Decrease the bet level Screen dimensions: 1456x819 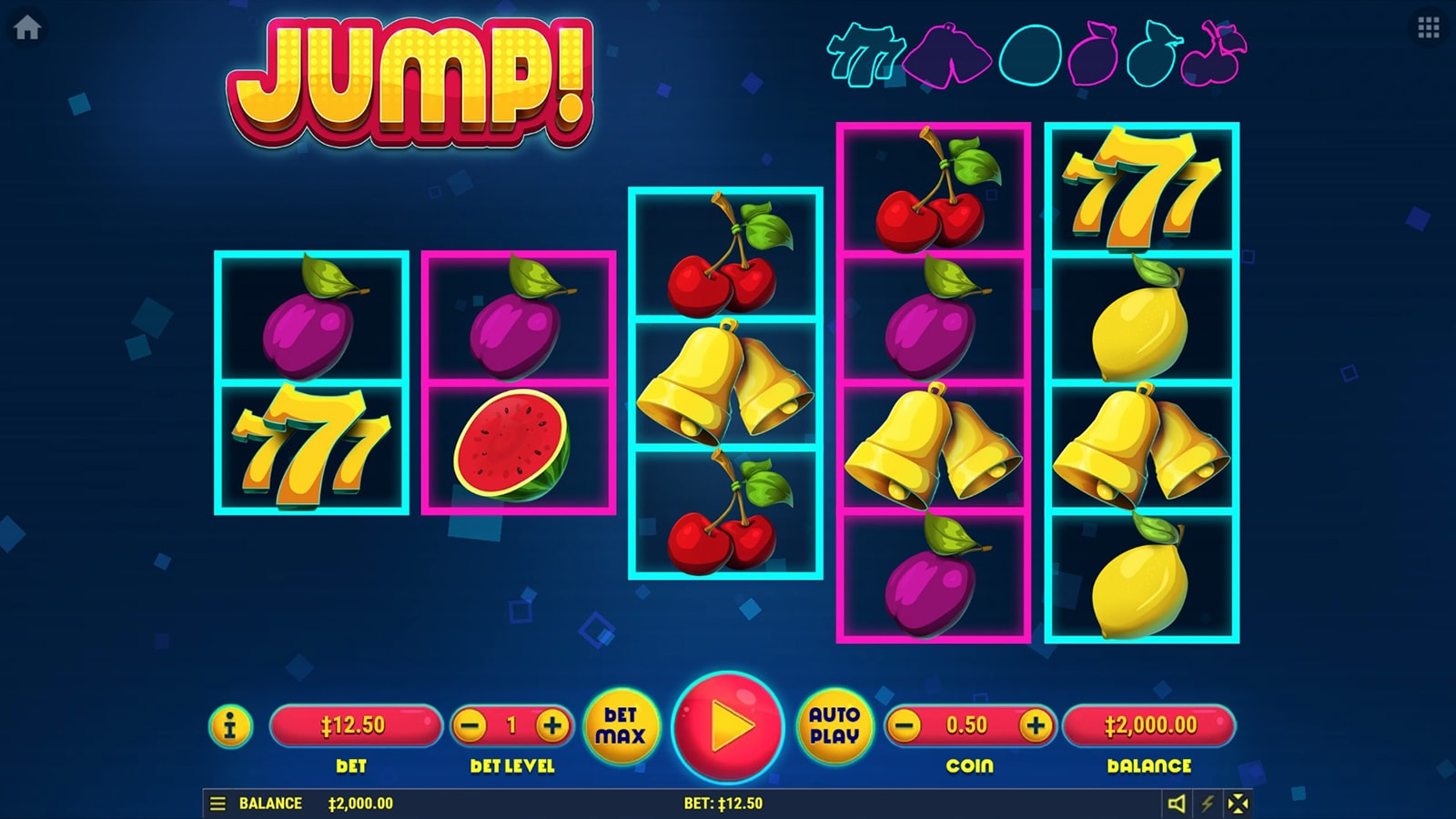tap(471, 726)
